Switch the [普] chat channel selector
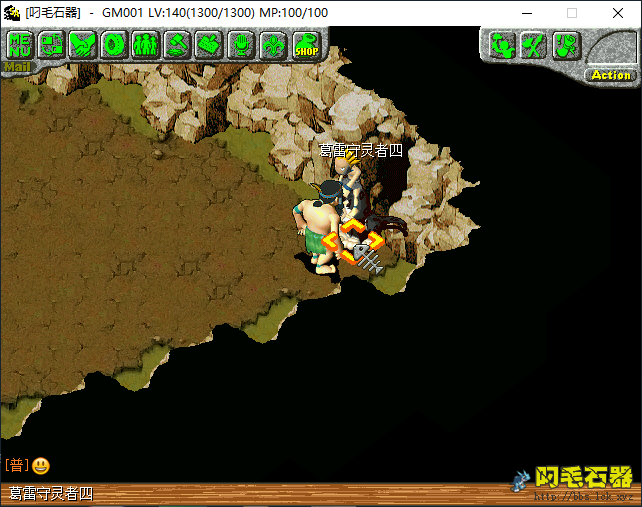Image resolution: width=642 pixels, height=507 pixels. coord(17,465)
